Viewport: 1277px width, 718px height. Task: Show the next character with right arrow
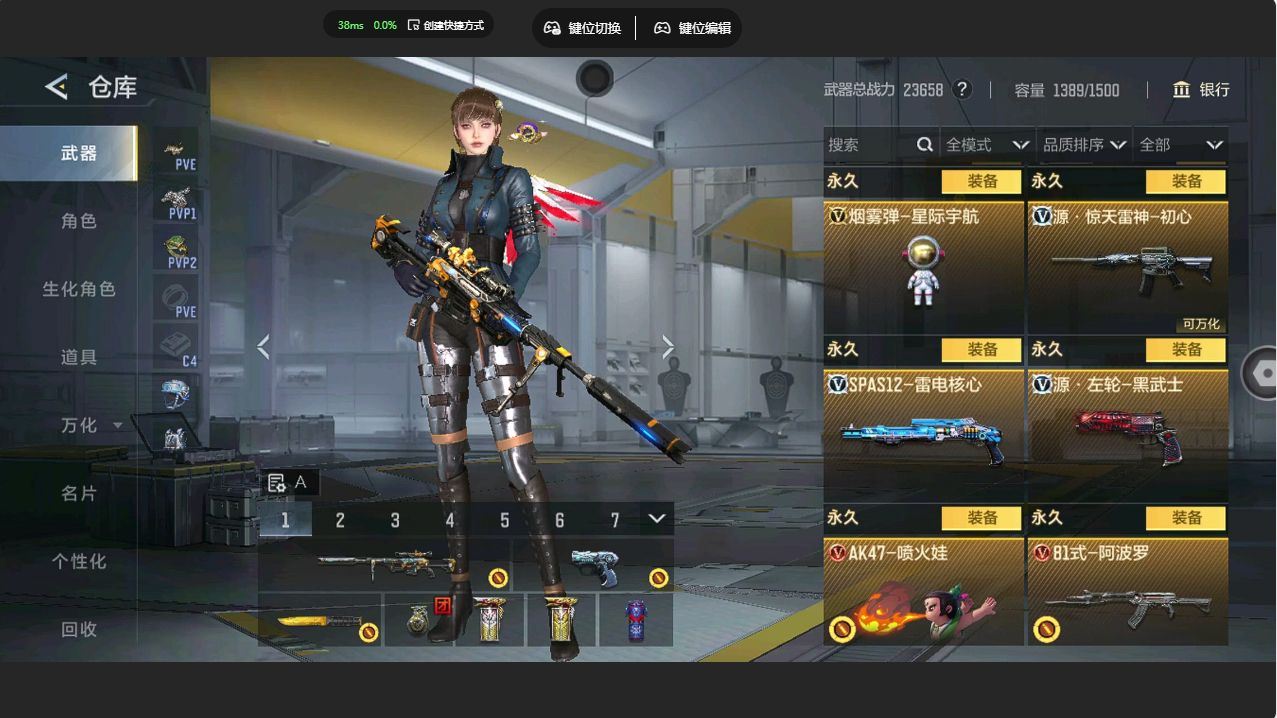668,347
